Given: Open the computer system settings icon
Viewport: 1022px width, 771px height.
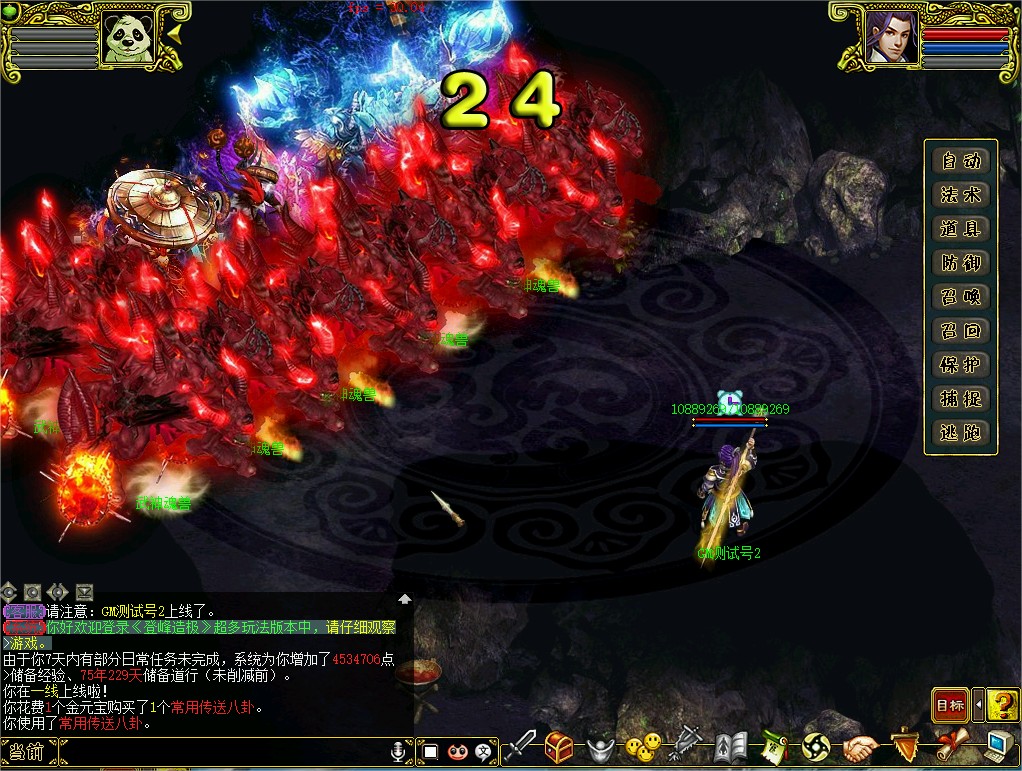Looking at the screenshot, I should tap(1000, 746).
